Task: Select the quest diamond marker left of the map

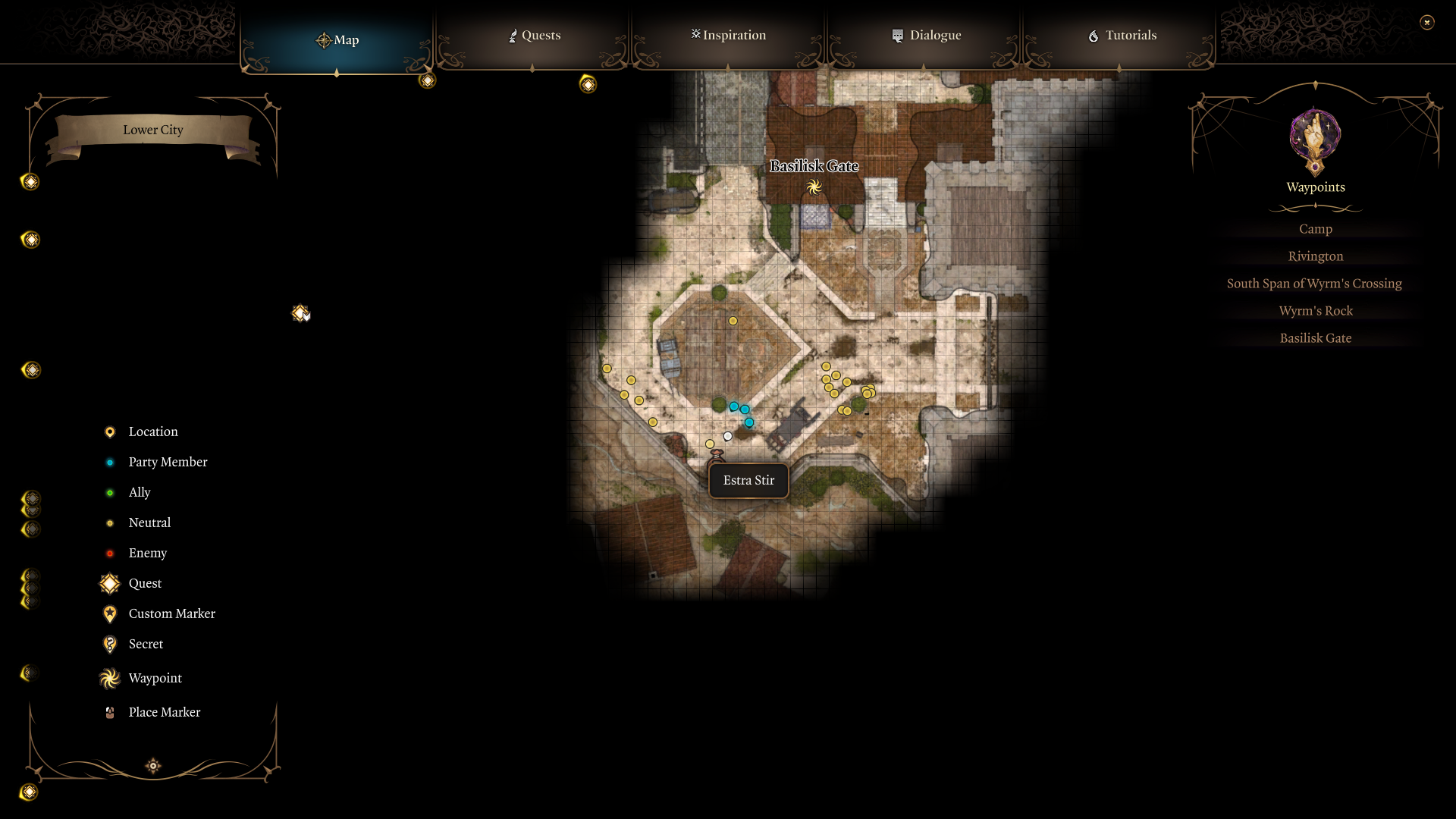Action: click(x=300, y=312)
